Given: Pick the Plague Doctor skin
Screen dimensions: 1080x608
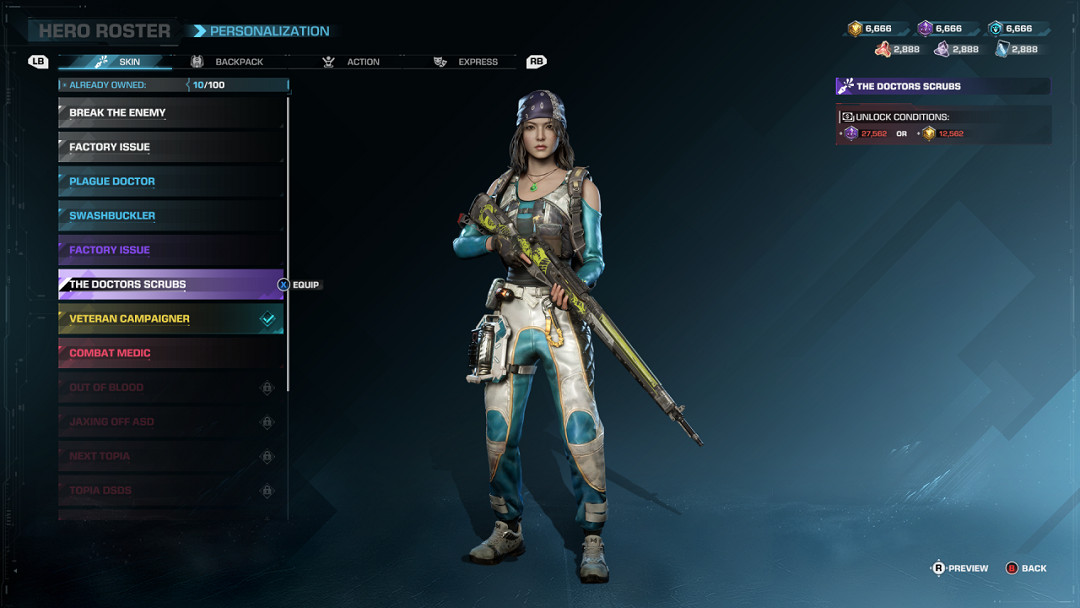Looking at the screenshot, I should pyautogui.click(x=171, y=181).
